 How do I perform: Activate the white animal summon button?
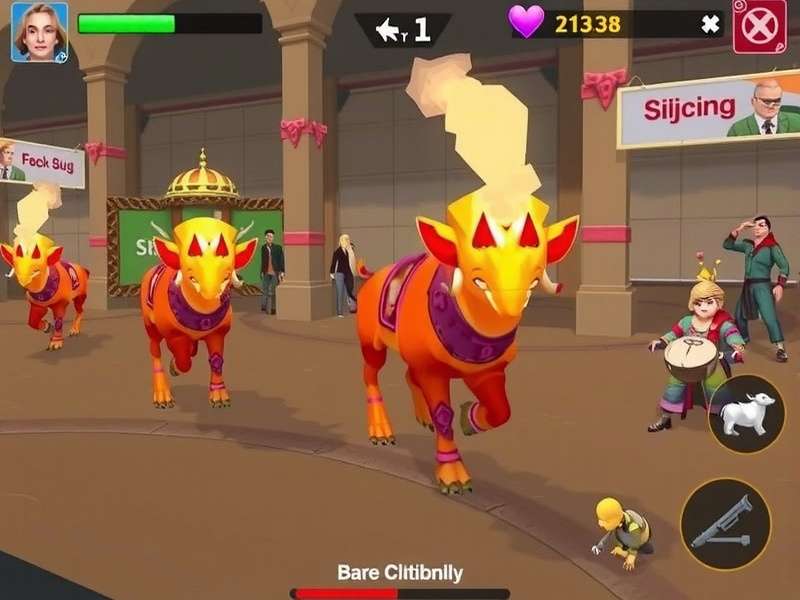[746, 414]
